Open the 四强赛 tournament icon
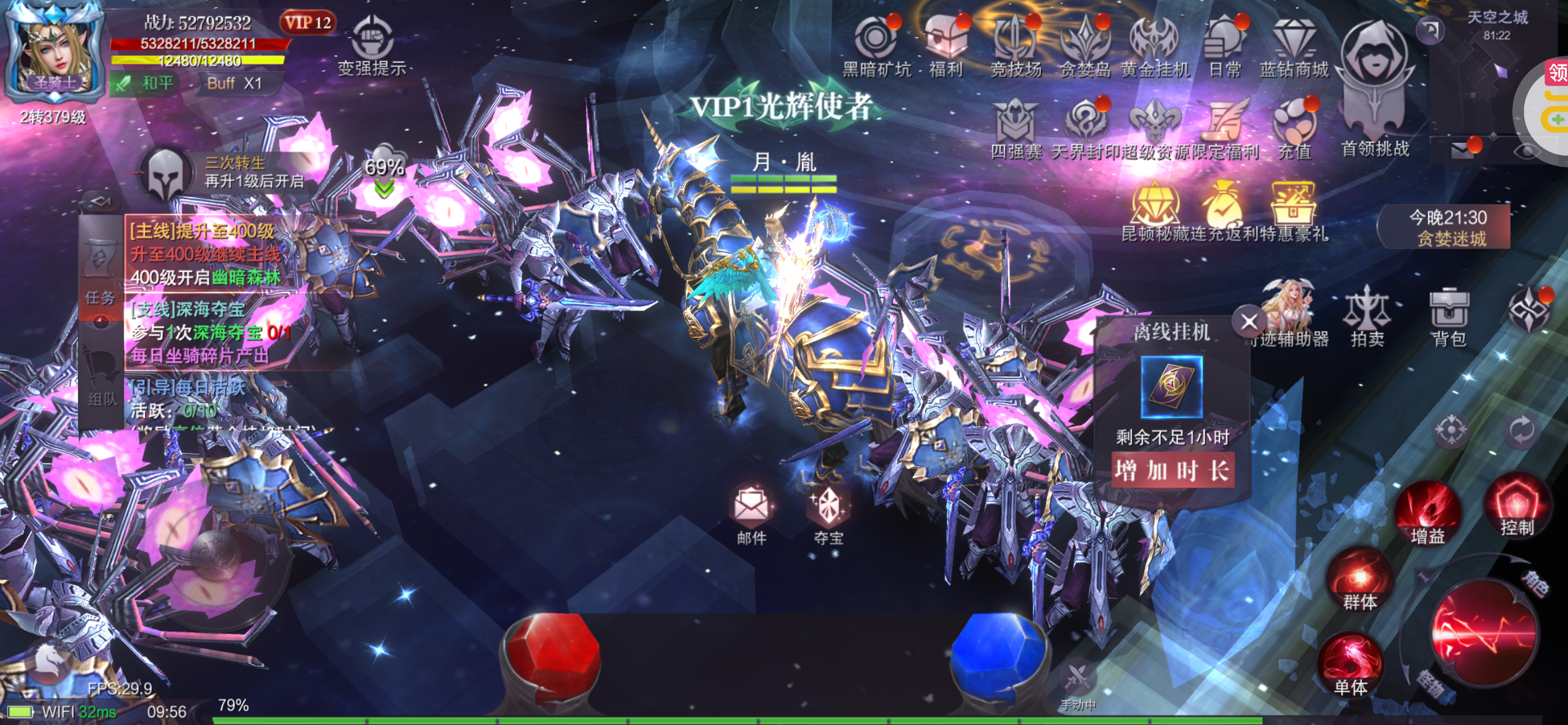Viewport: 1568px width, 725px height. pos(1016,127)
